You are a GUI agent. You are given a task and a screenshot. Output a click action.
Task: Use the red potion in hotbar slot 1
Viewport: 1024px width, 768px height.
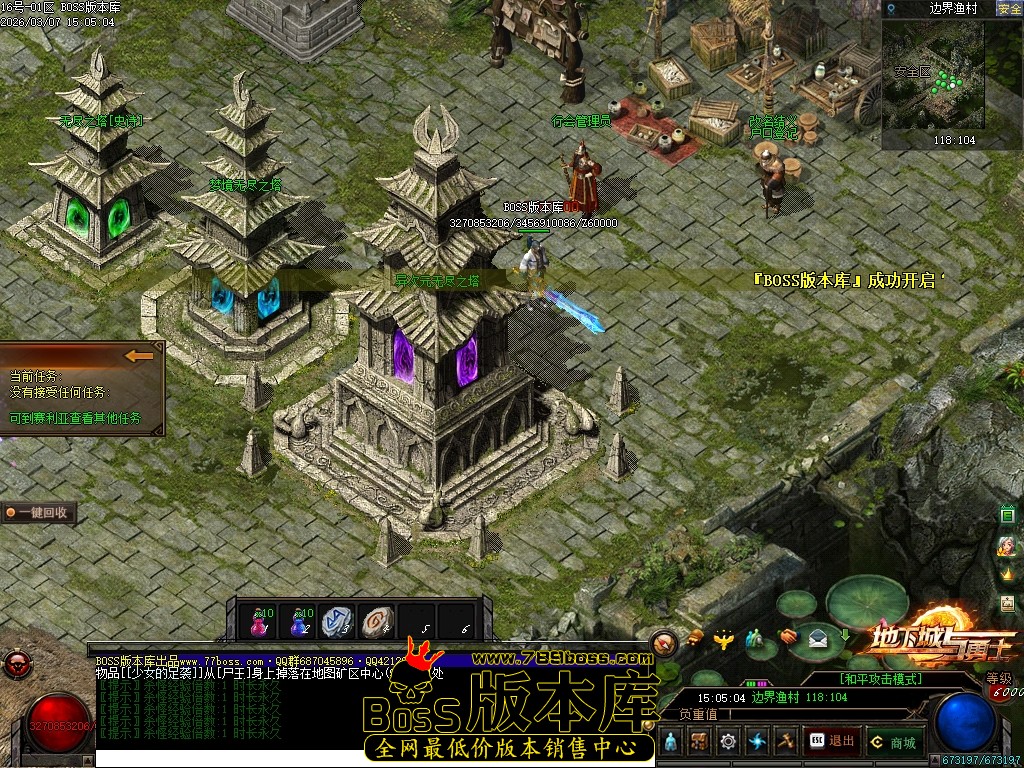pos(259,623)
